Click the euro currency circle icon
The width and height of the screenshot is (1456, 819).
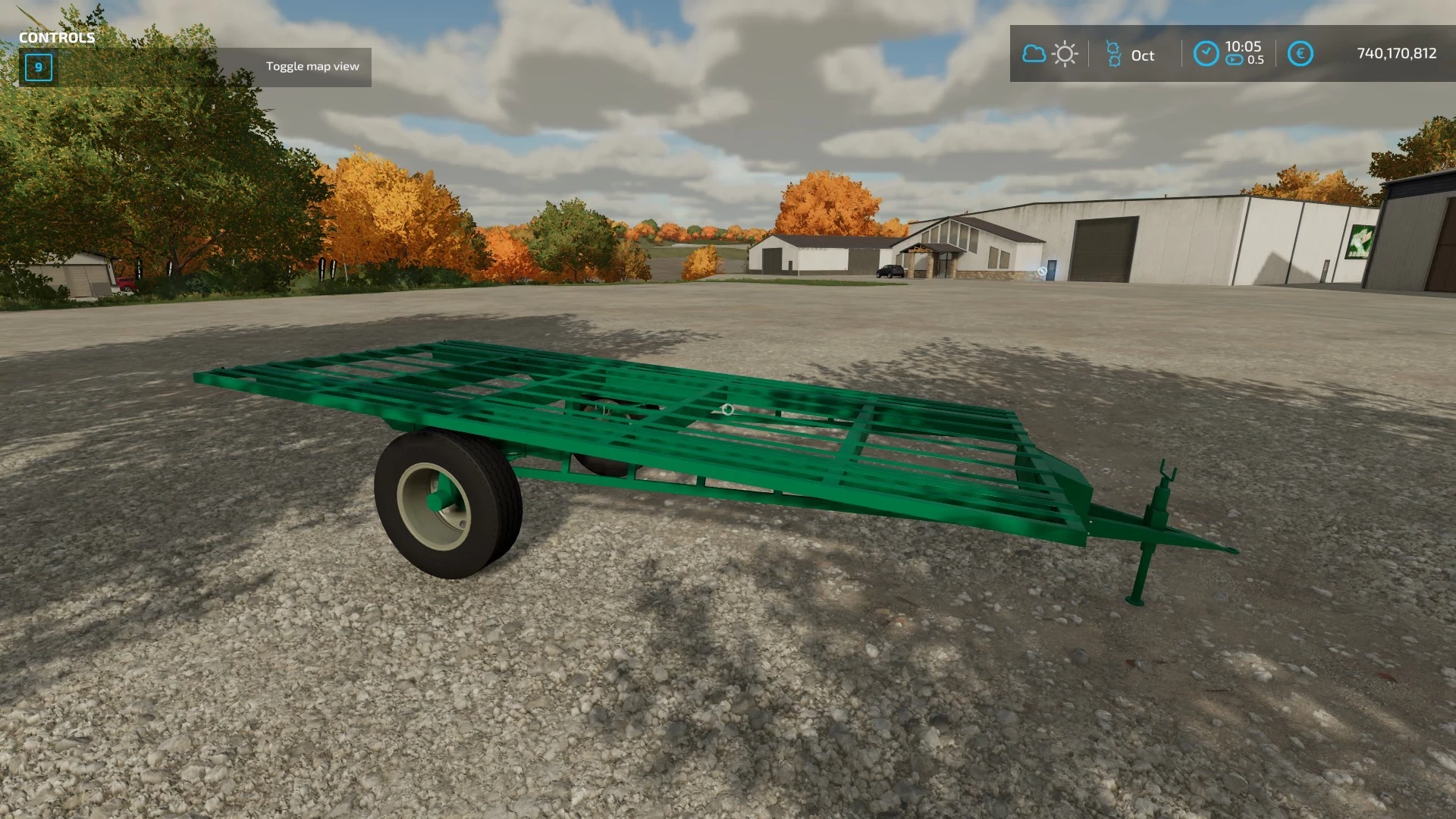coord(1301,54)
